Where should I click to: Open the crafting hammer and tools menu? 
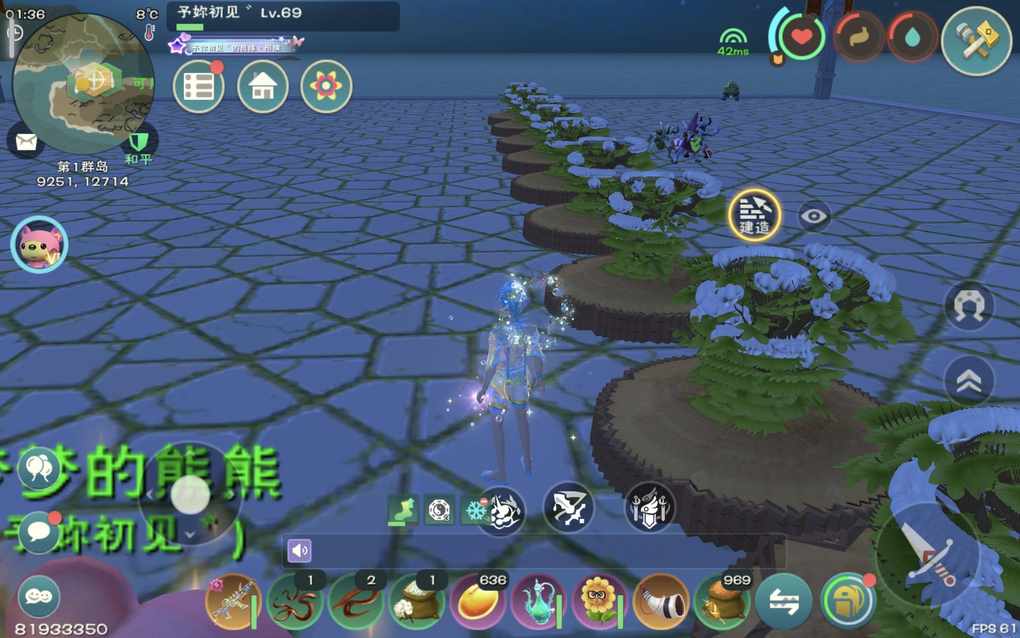coord(976,41)
